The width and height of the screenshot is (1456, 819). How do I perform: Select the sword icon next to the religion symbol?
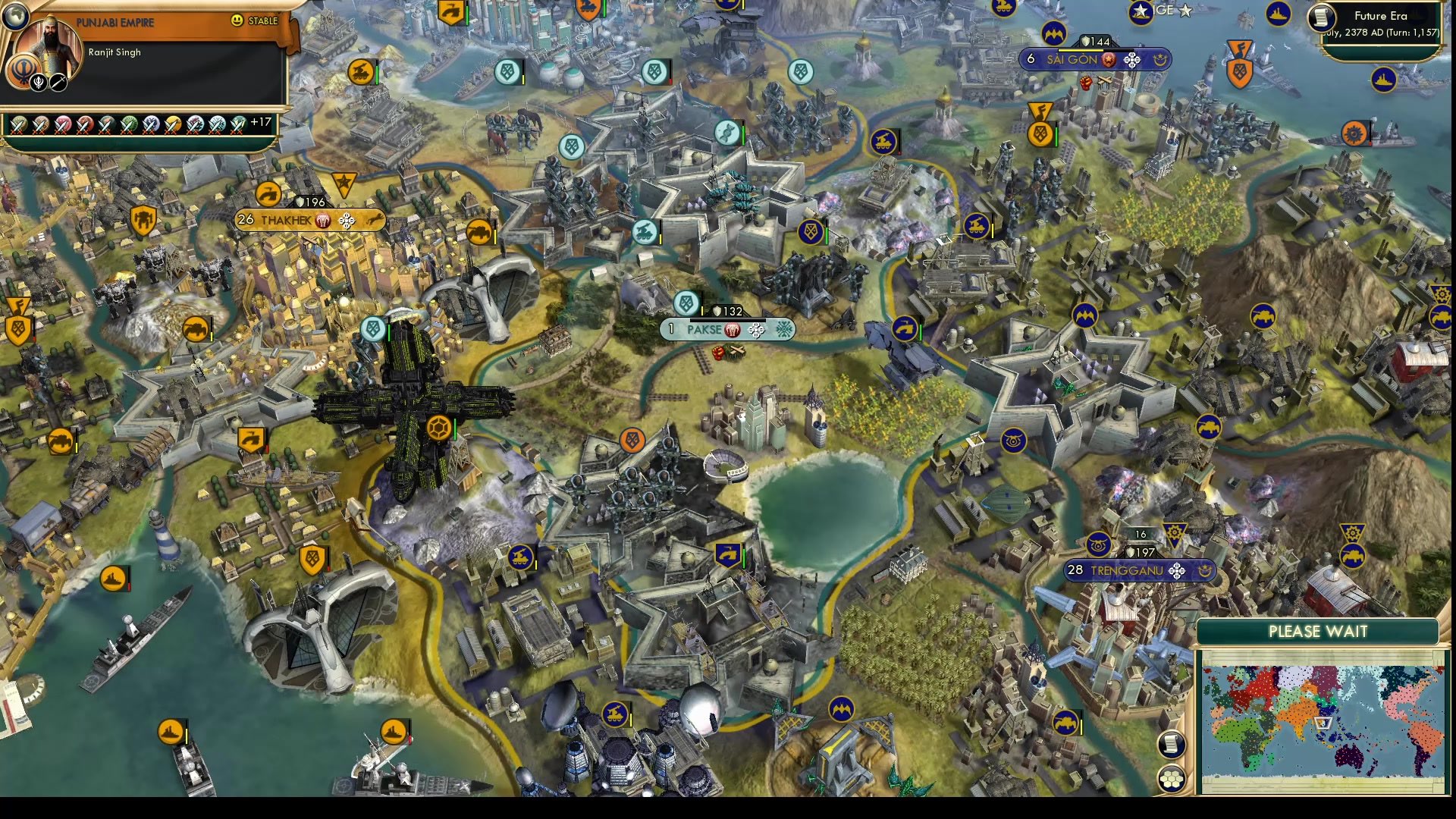coord(58,83)
